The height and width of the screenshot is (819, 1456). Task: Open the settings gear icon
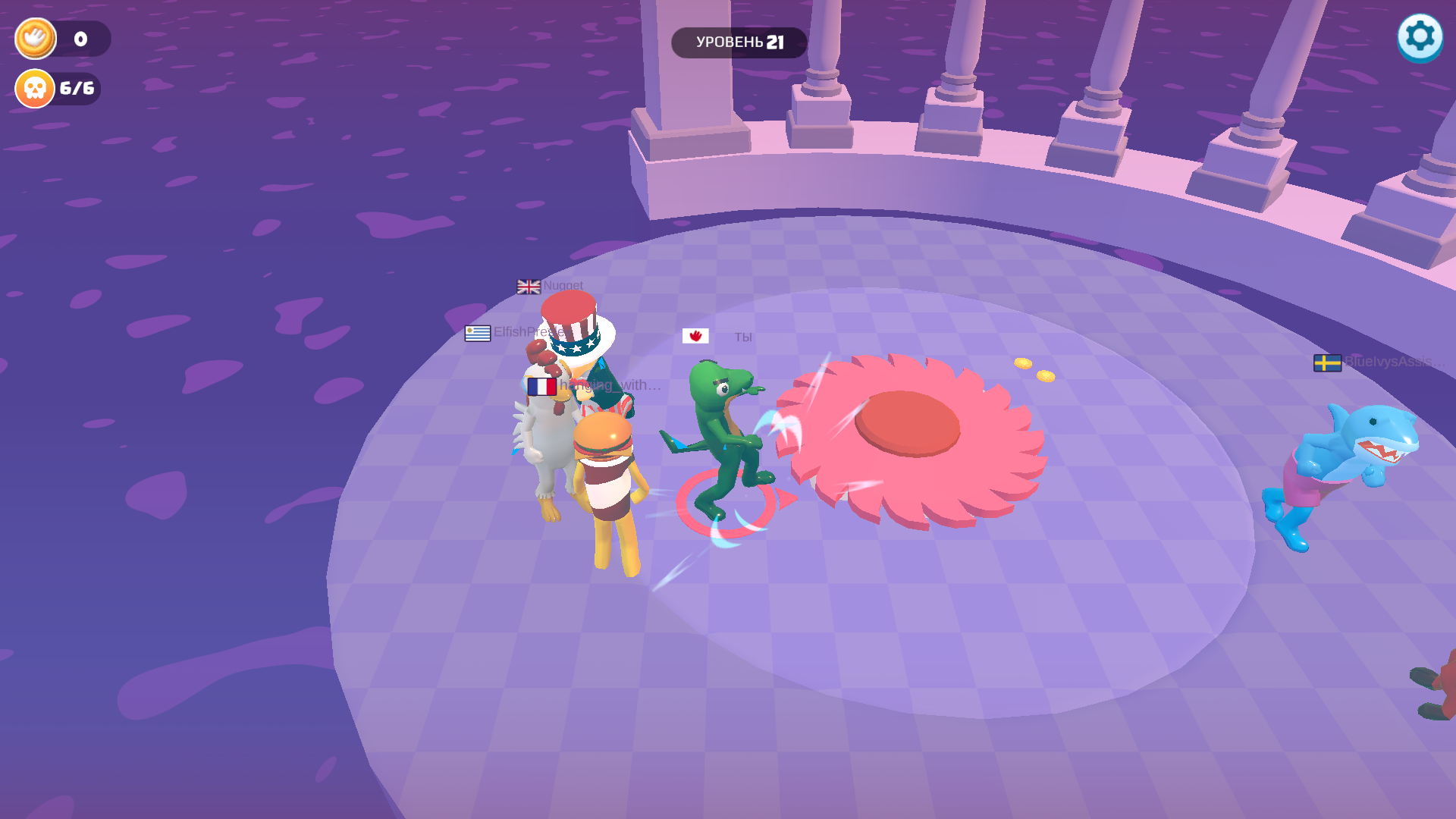[1419, 36]
